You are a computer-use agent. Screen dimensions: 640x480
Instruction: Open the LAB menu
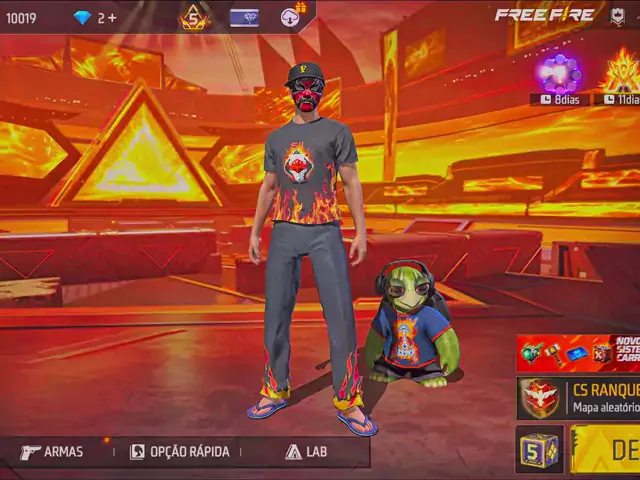306,452
